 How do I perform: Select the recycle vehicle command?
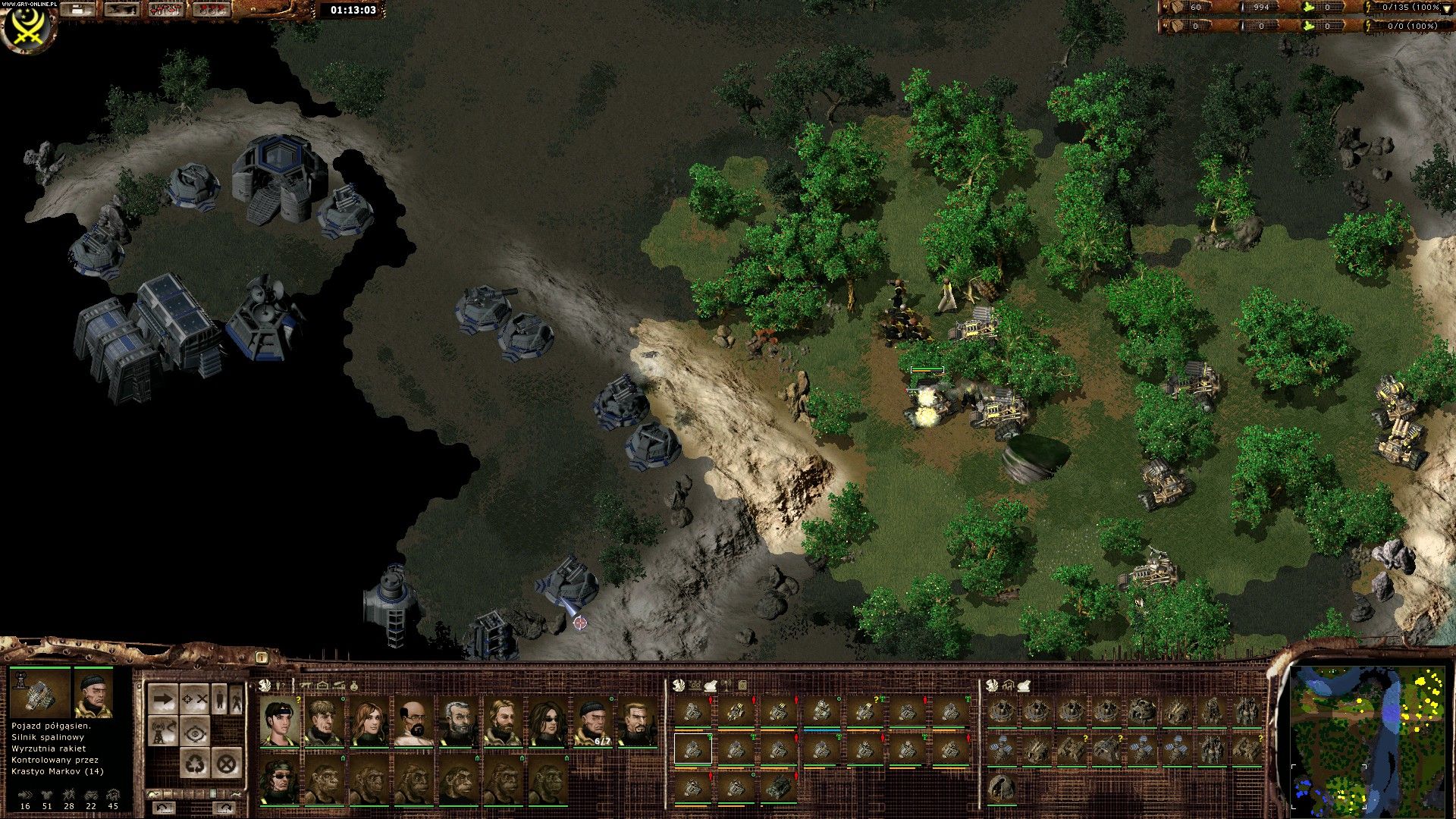195,764
